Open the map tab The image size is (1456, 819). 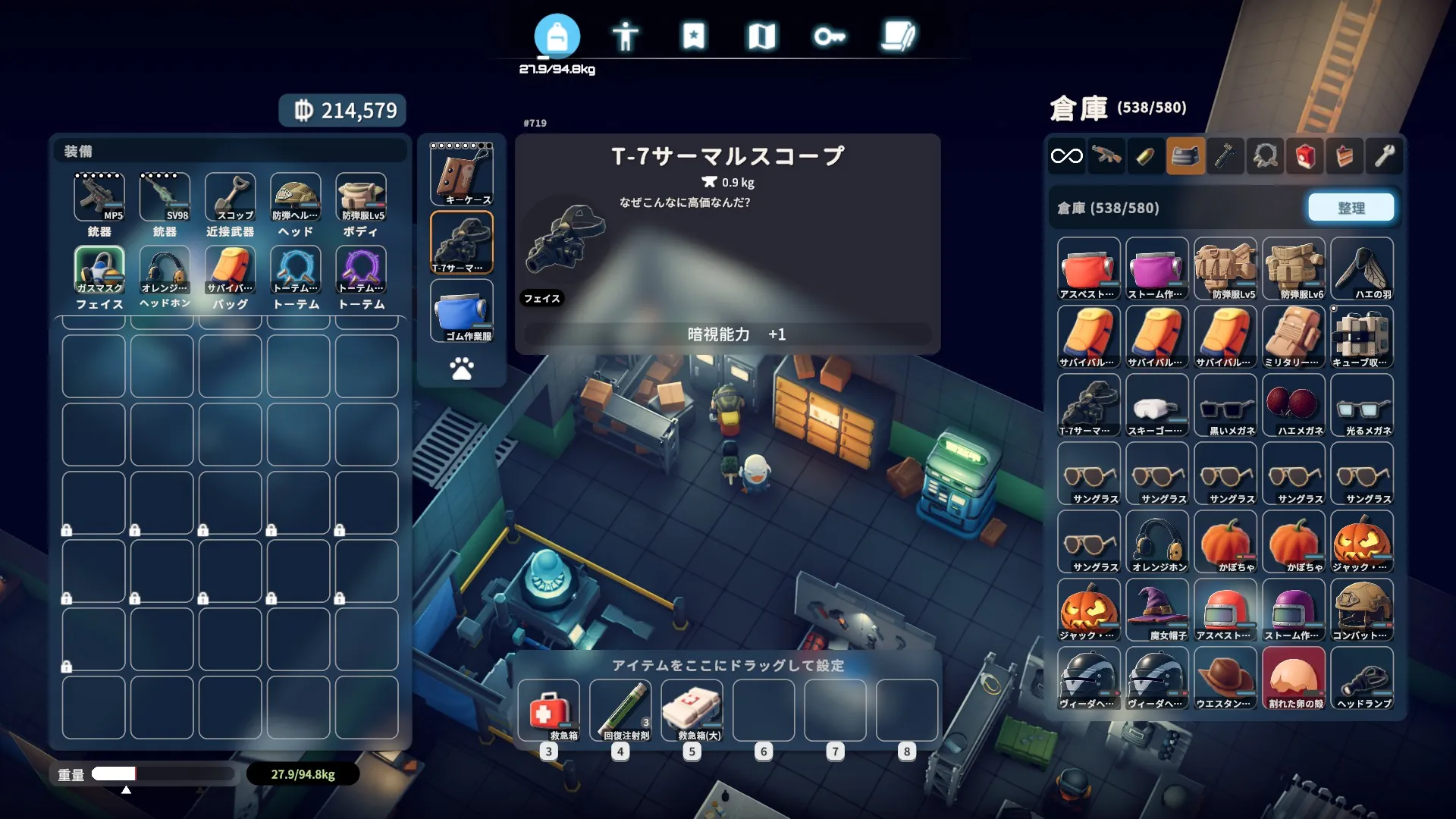click(761, 36)
